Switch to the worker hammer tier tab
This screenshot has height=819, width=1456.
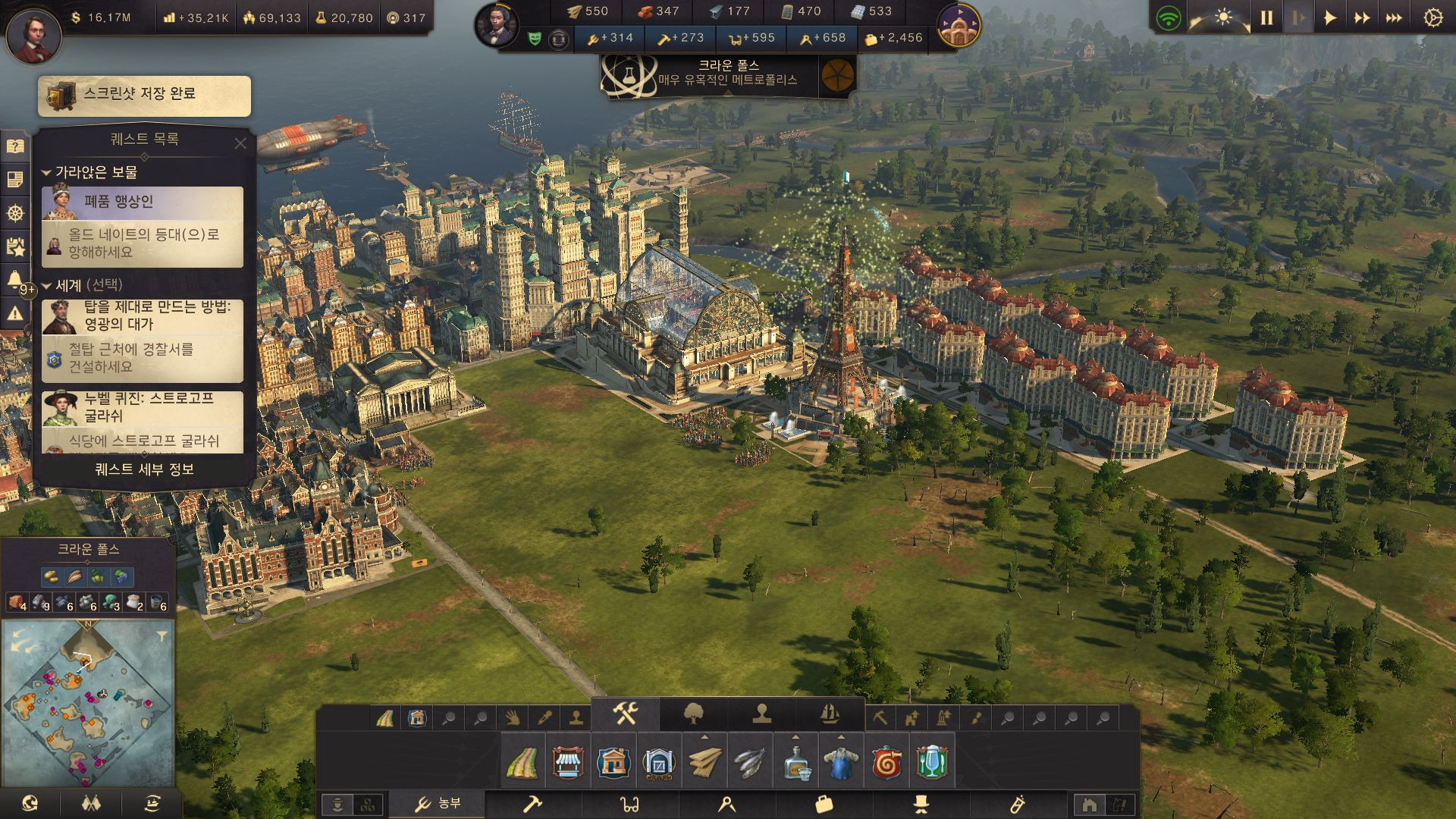pos(532,804)
